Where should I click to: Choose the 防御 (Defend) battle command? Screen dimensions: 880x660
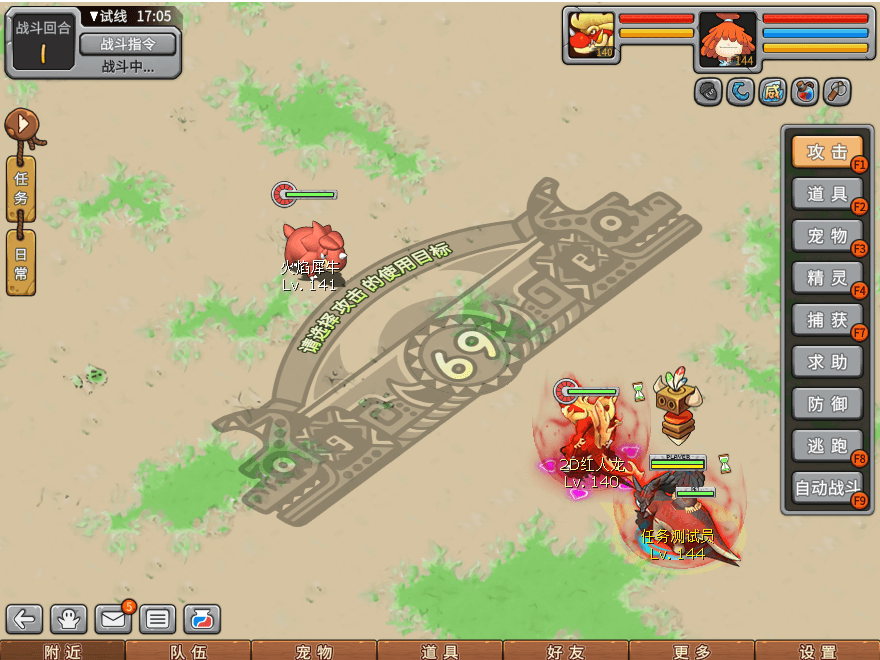coord(827,403)
